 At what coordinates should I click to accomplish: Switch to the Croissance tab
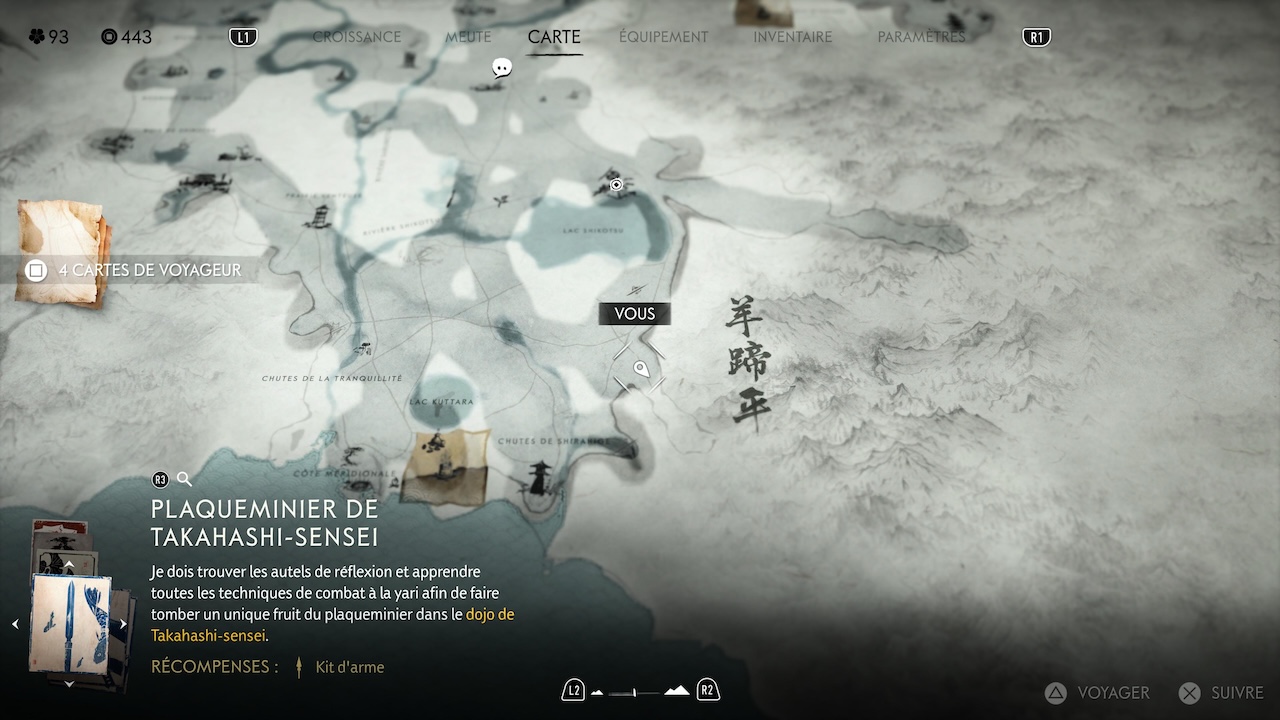click(356, 37)
